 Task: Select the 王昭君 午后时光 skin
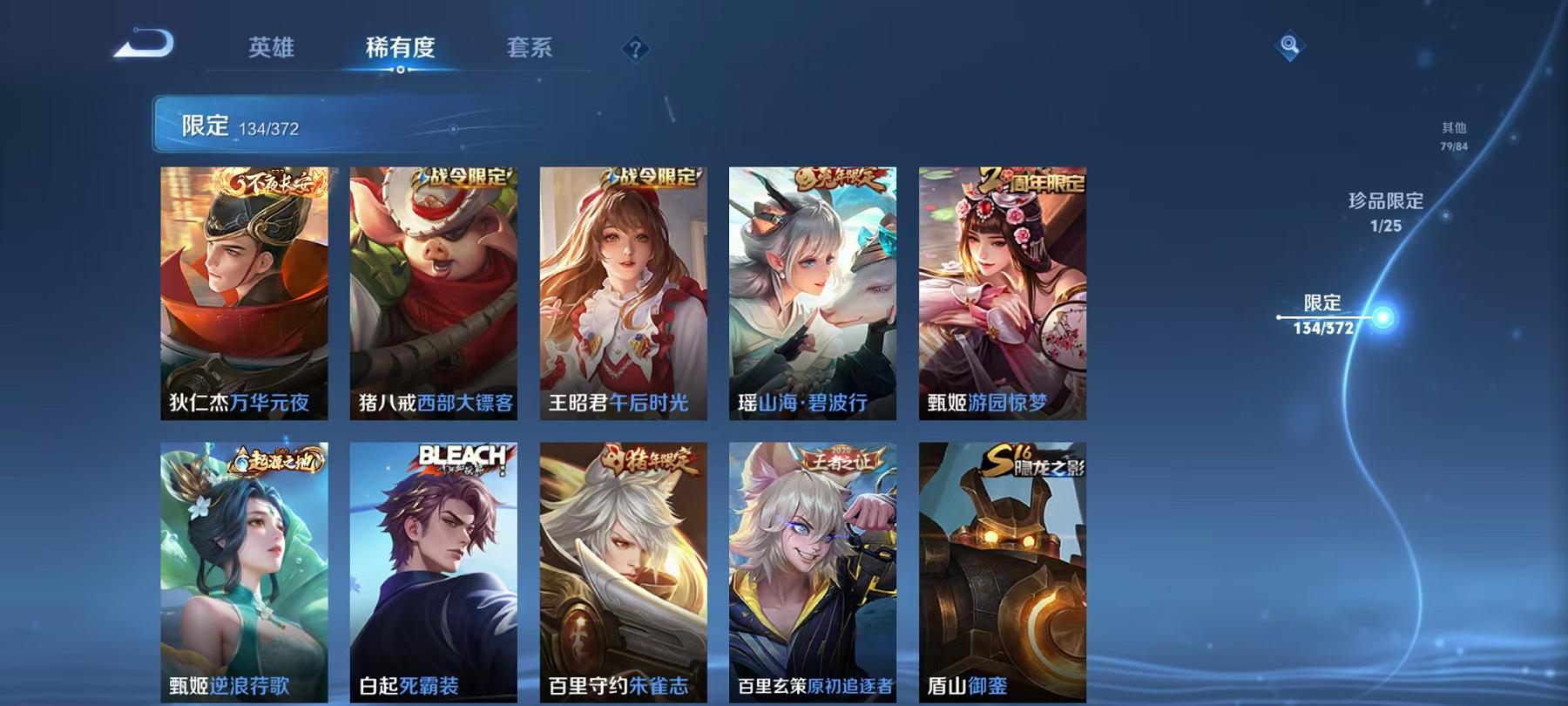622,288
